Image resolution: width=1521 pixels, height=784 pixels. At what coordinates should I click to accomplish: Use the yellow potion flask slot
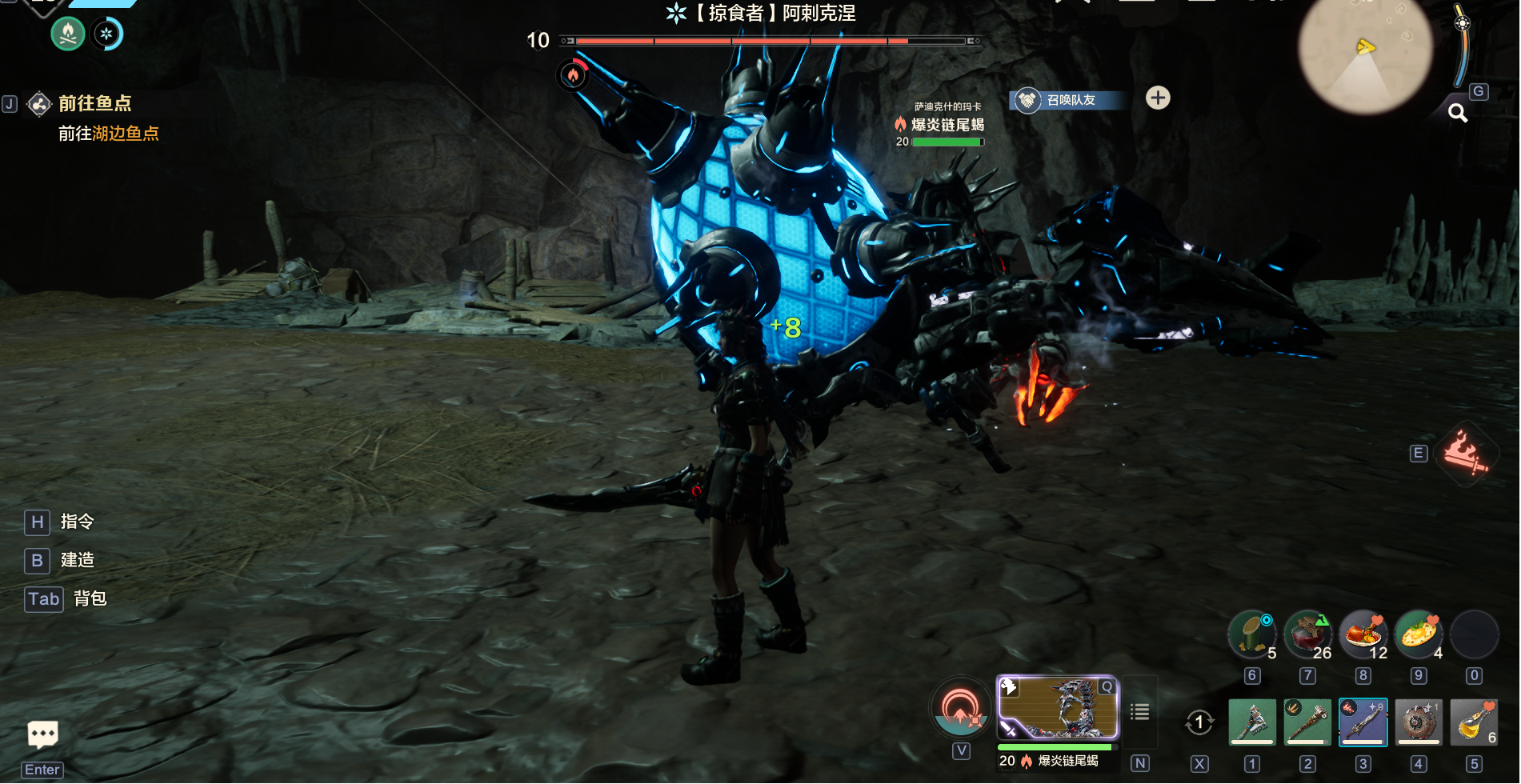coord(1474,722)
